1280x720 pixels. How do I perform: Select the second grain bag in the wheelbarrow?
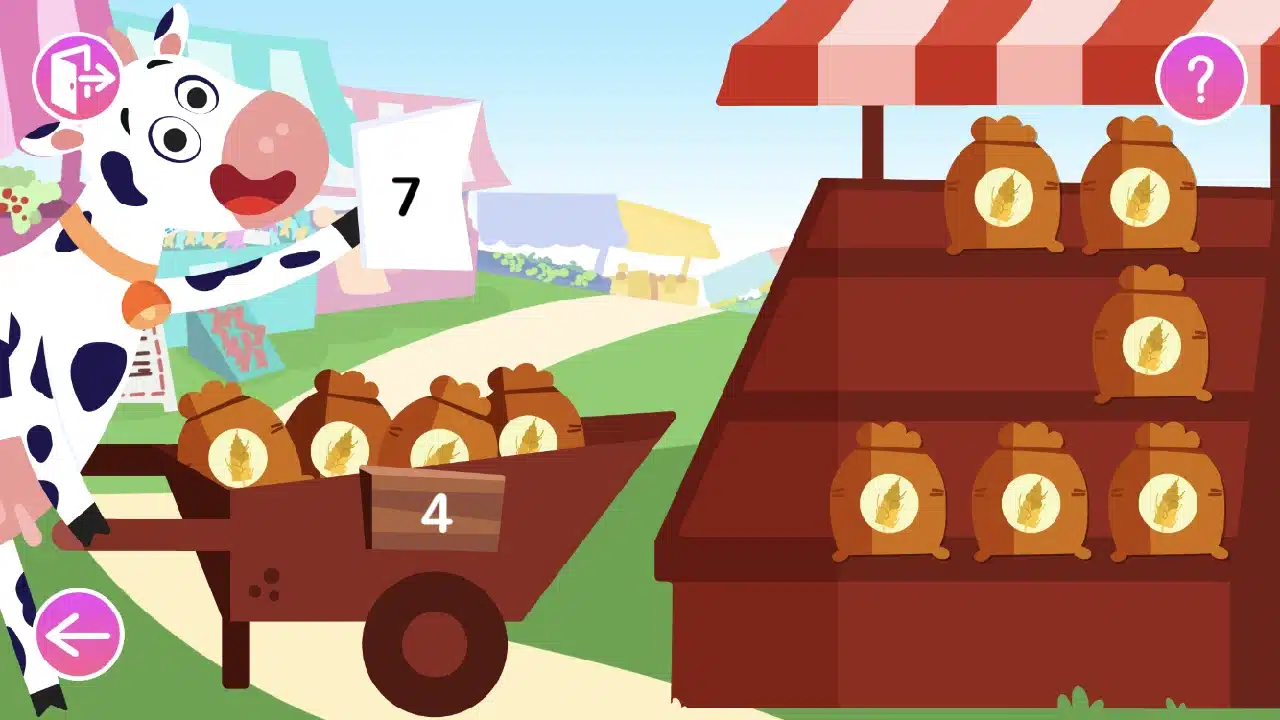coord(340,440)
